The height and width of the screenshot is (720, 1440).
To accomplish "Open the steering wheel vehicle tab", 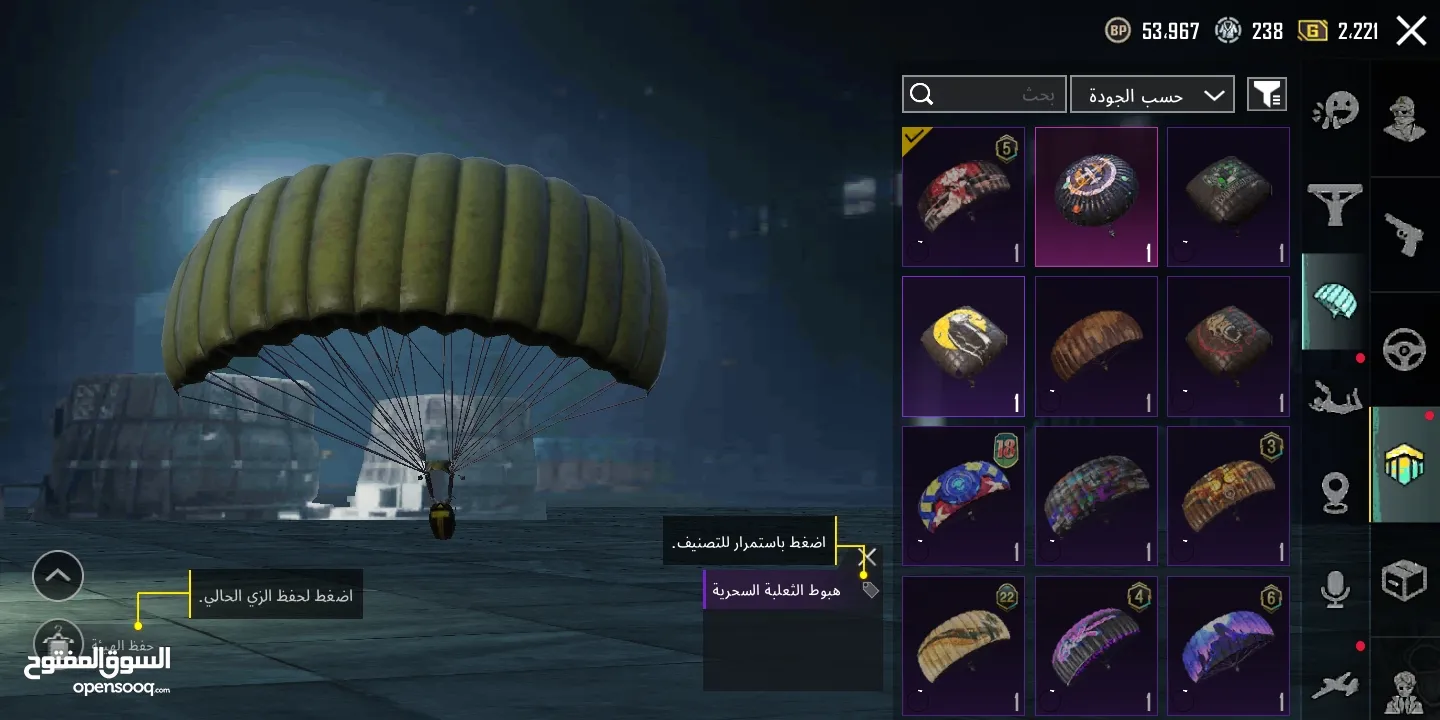I will [1404, 348].
